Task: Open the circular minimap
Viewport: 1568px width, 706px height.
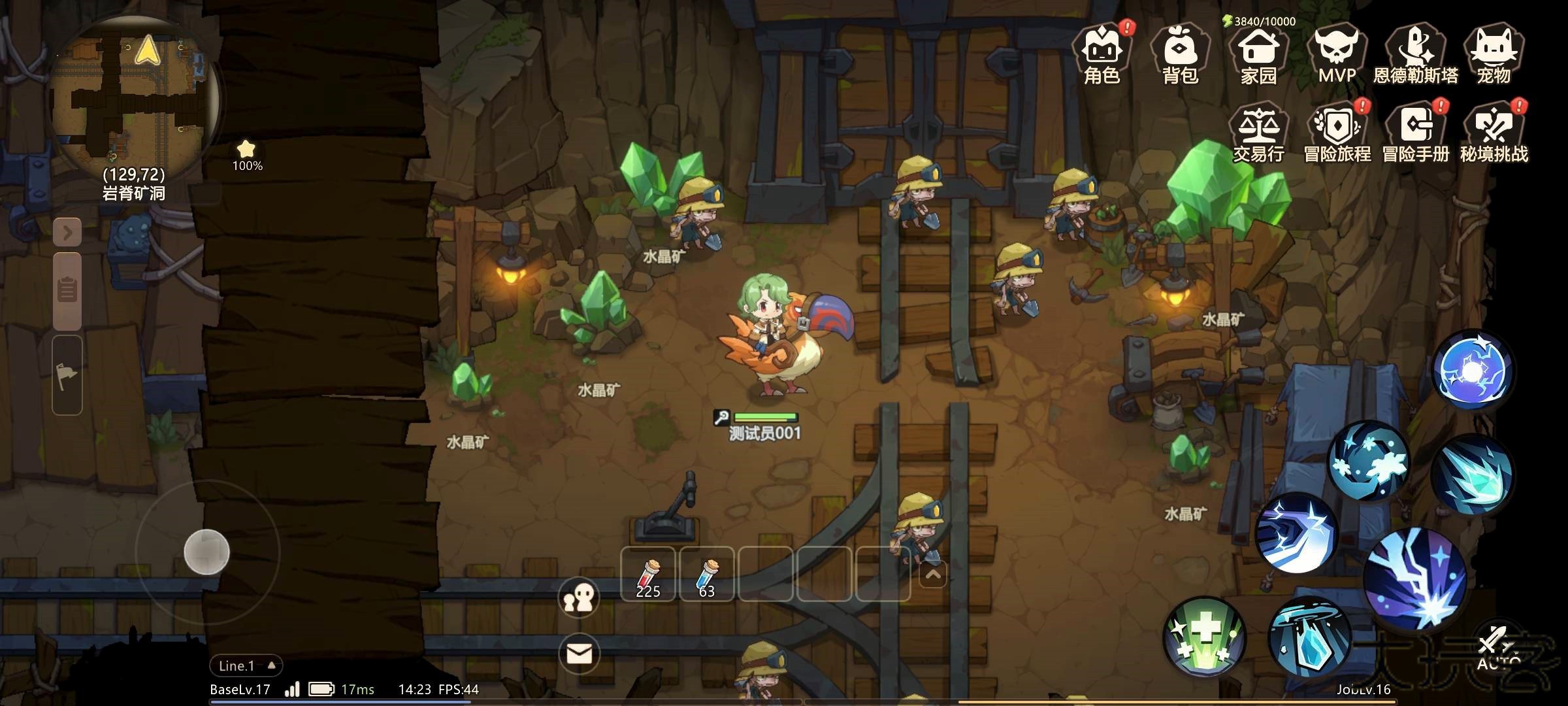Action: pyautogui.click(x=134, y=95)
